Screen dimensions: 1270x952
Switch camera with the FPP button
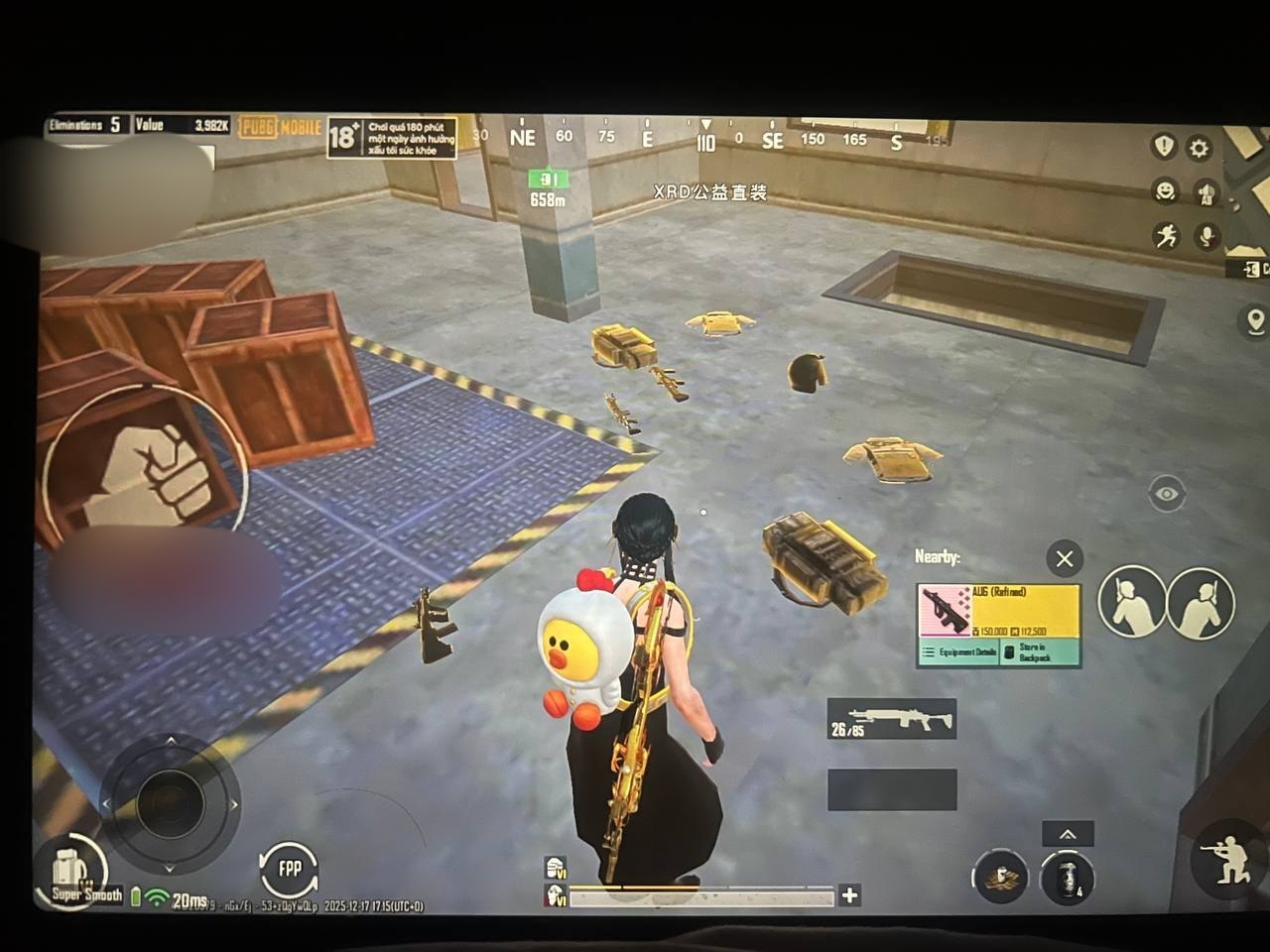[289, 870]
